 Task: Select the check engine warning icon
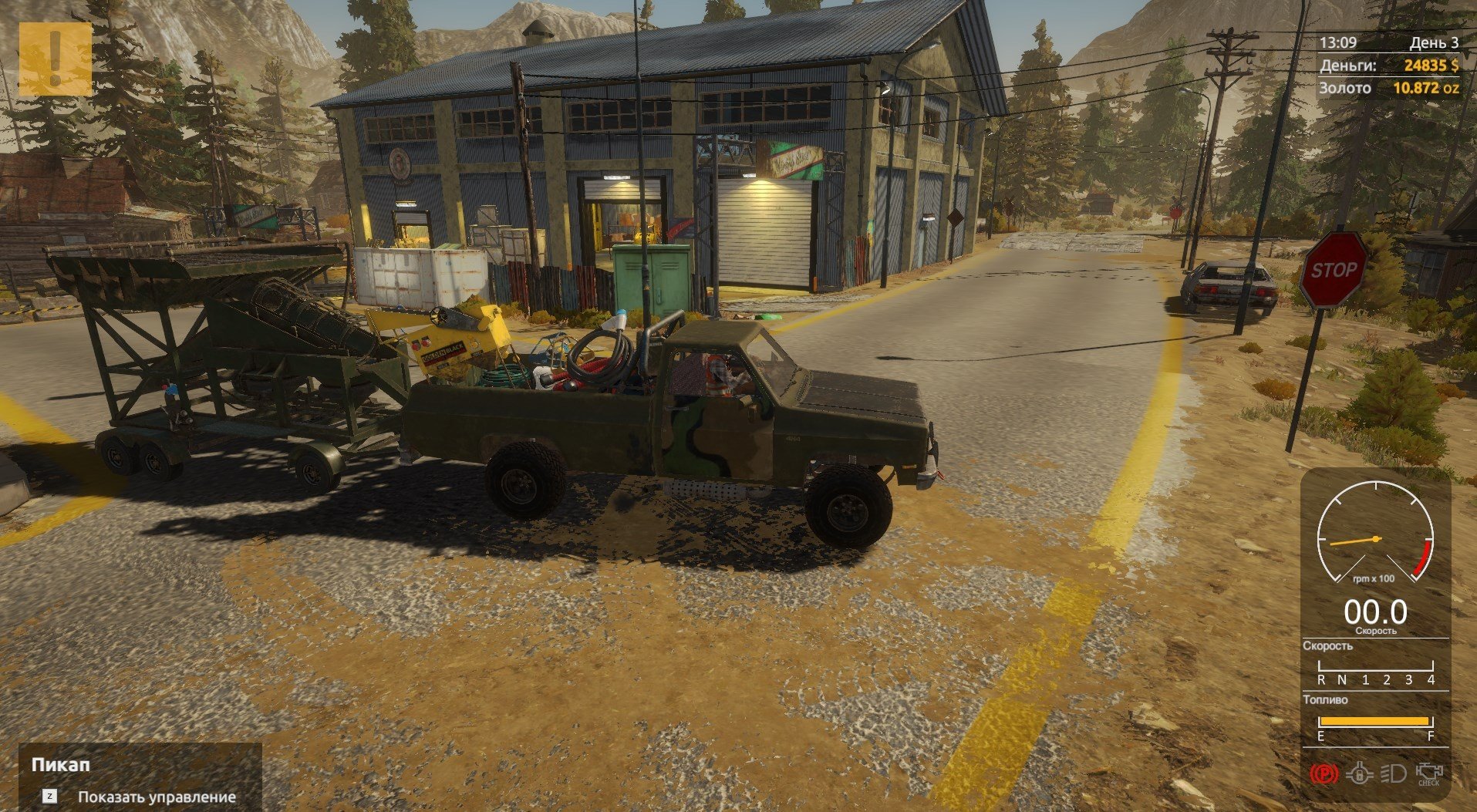point(1428,773)
